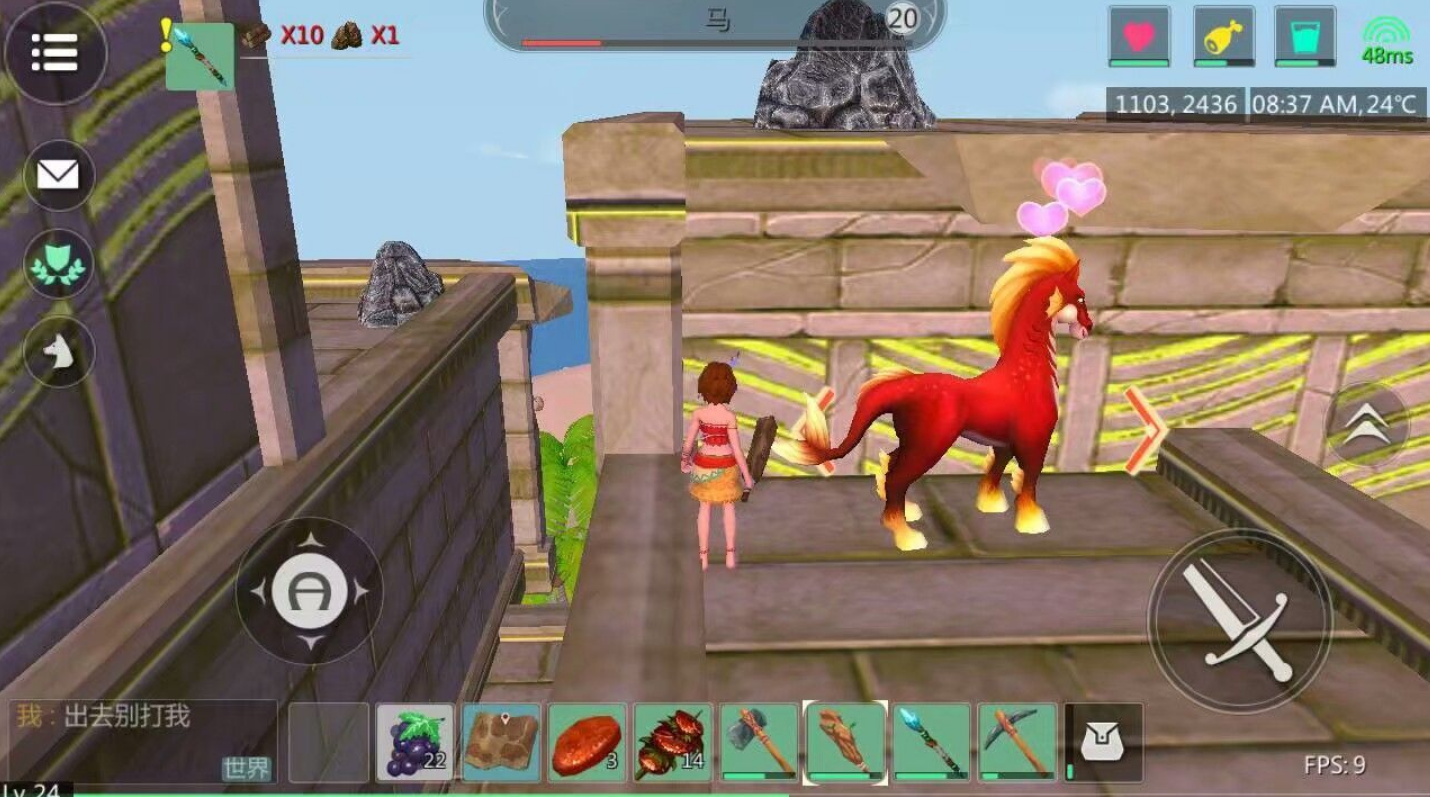
Task: Open the backpack inventory button
Action: pos(1103,742)
